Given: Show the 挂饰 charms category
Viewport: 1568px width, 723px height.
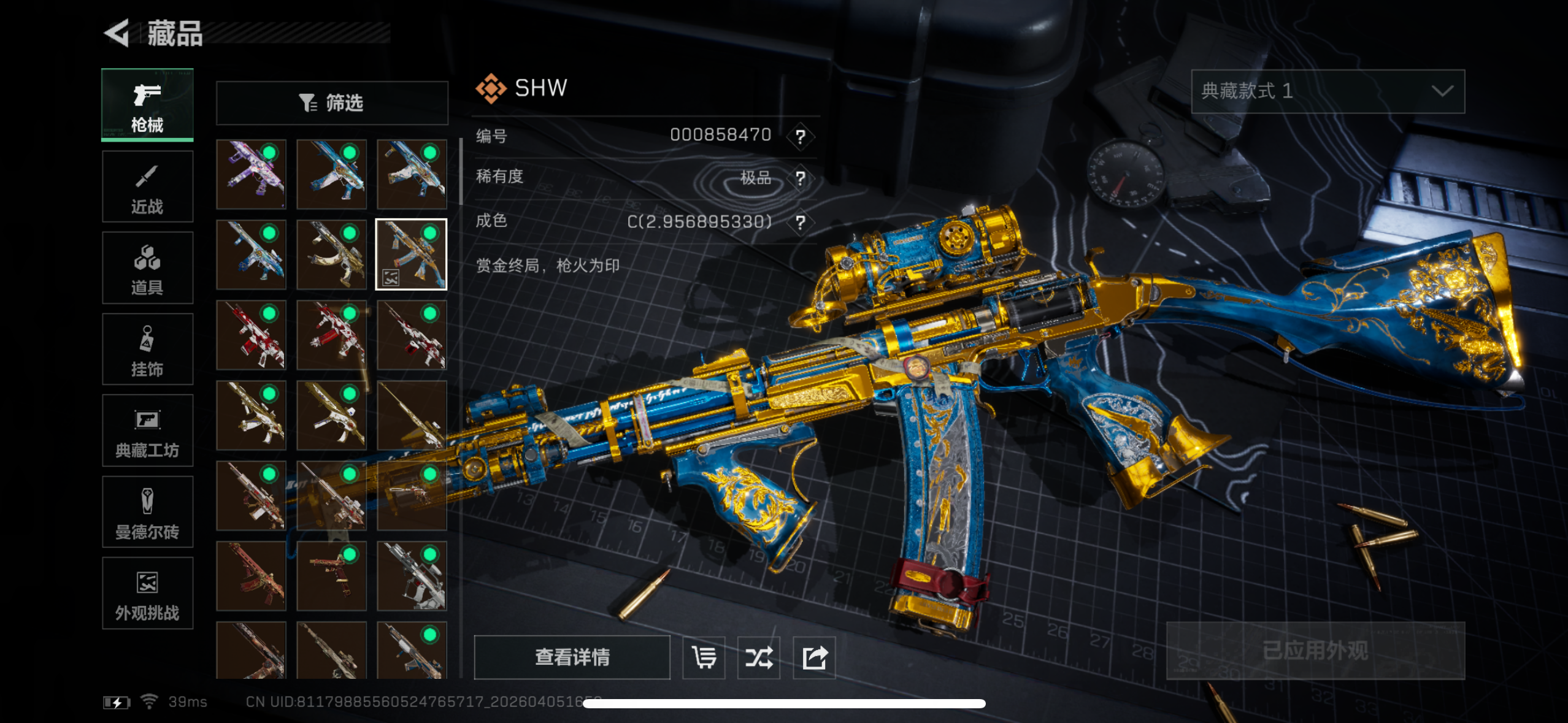Looking at the screenshot, I should [147, 350].
